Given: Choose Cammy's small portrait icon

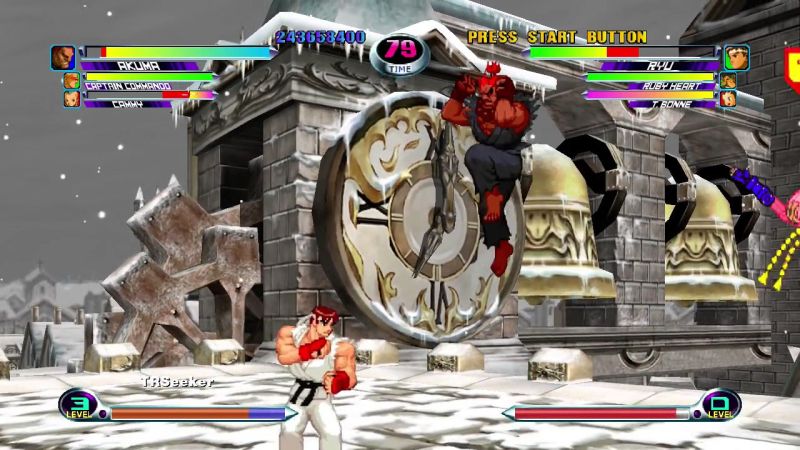Looking at the screenshot, I should pyautogui.click(x=71, y=98).
